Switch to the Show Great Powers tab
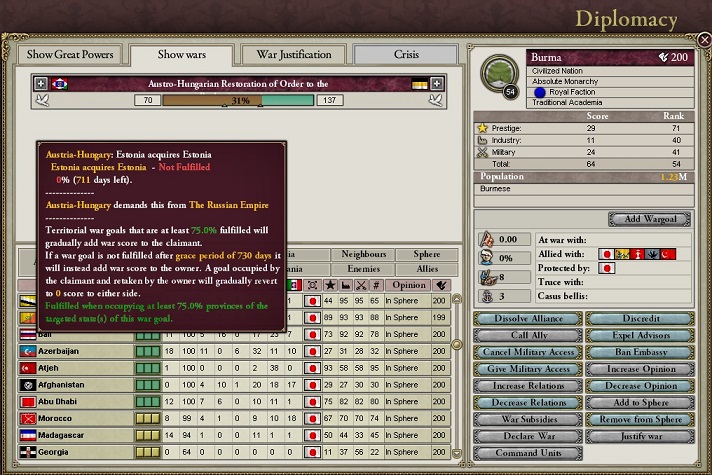The width and height of the screenshot is (712, 475). 70,54
